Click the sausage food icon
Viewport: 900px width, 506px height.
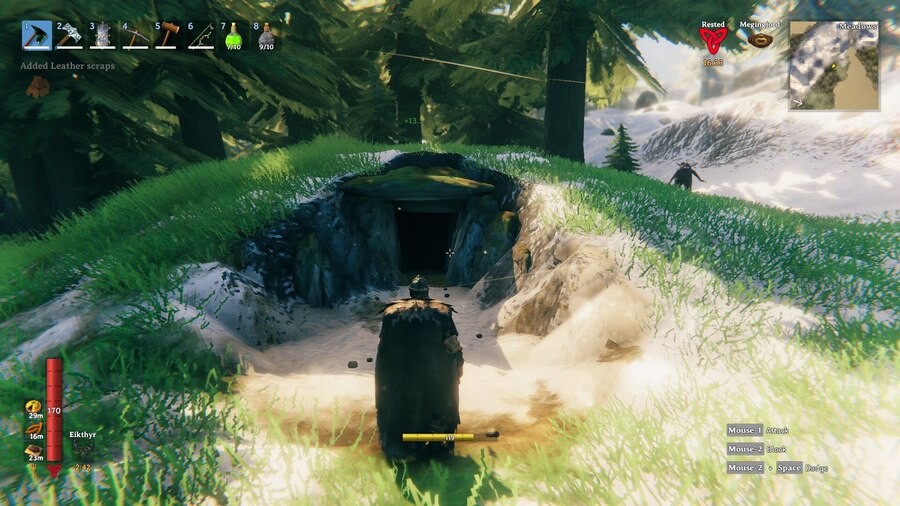pyautogui.click(x=32, y=428)
